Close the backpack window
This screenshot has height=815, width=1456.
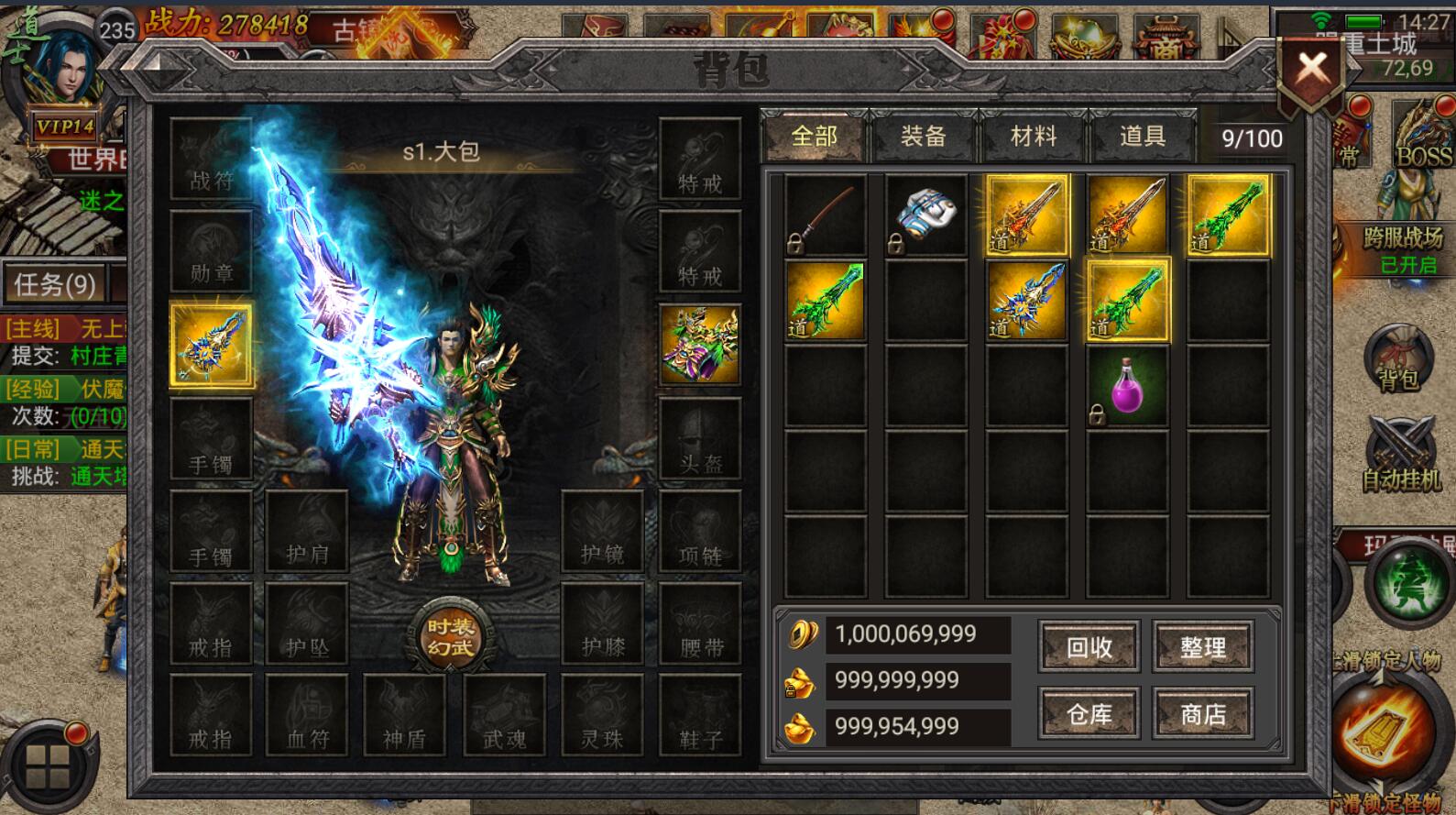(1311, 67)
